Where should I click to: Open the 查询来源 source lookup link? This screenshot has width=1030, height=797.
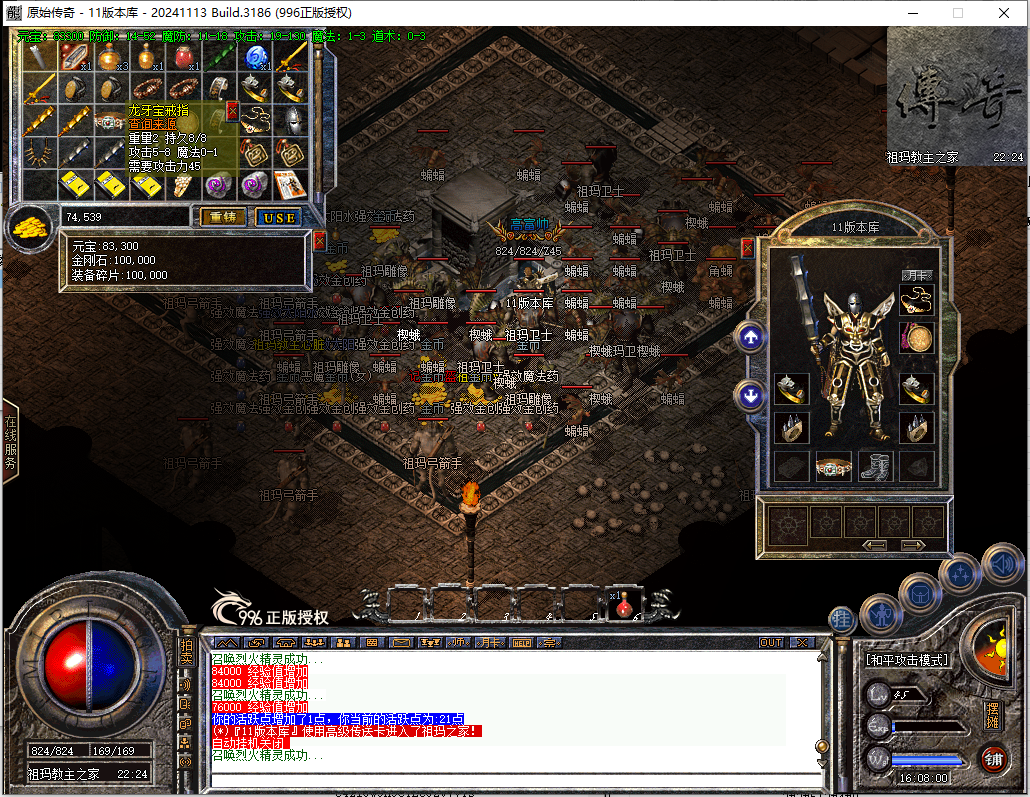(152, 125)
